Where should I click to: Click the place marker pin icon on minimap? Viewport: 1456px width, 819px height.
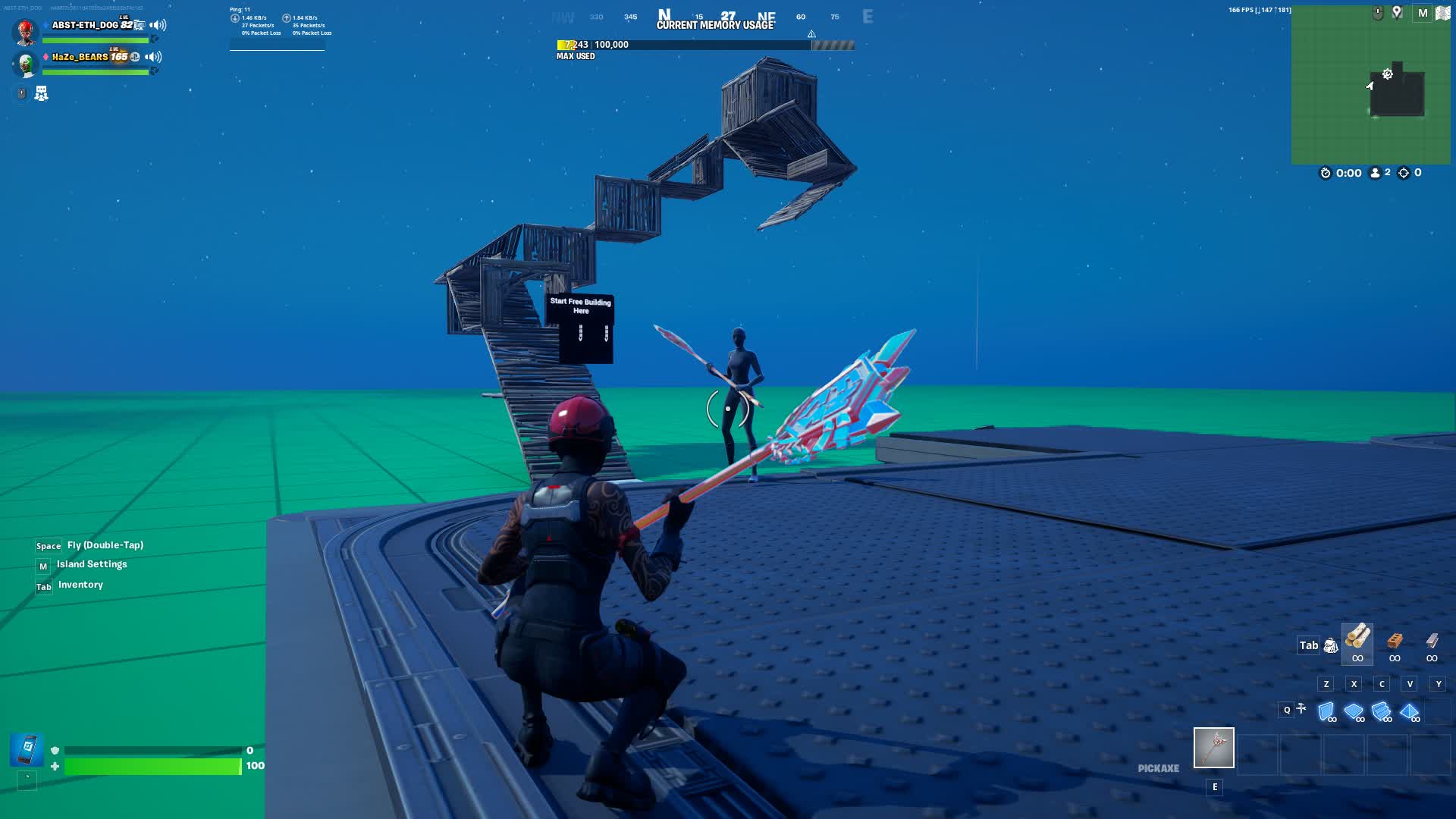pyautogui.click(x=1398, y=14)
